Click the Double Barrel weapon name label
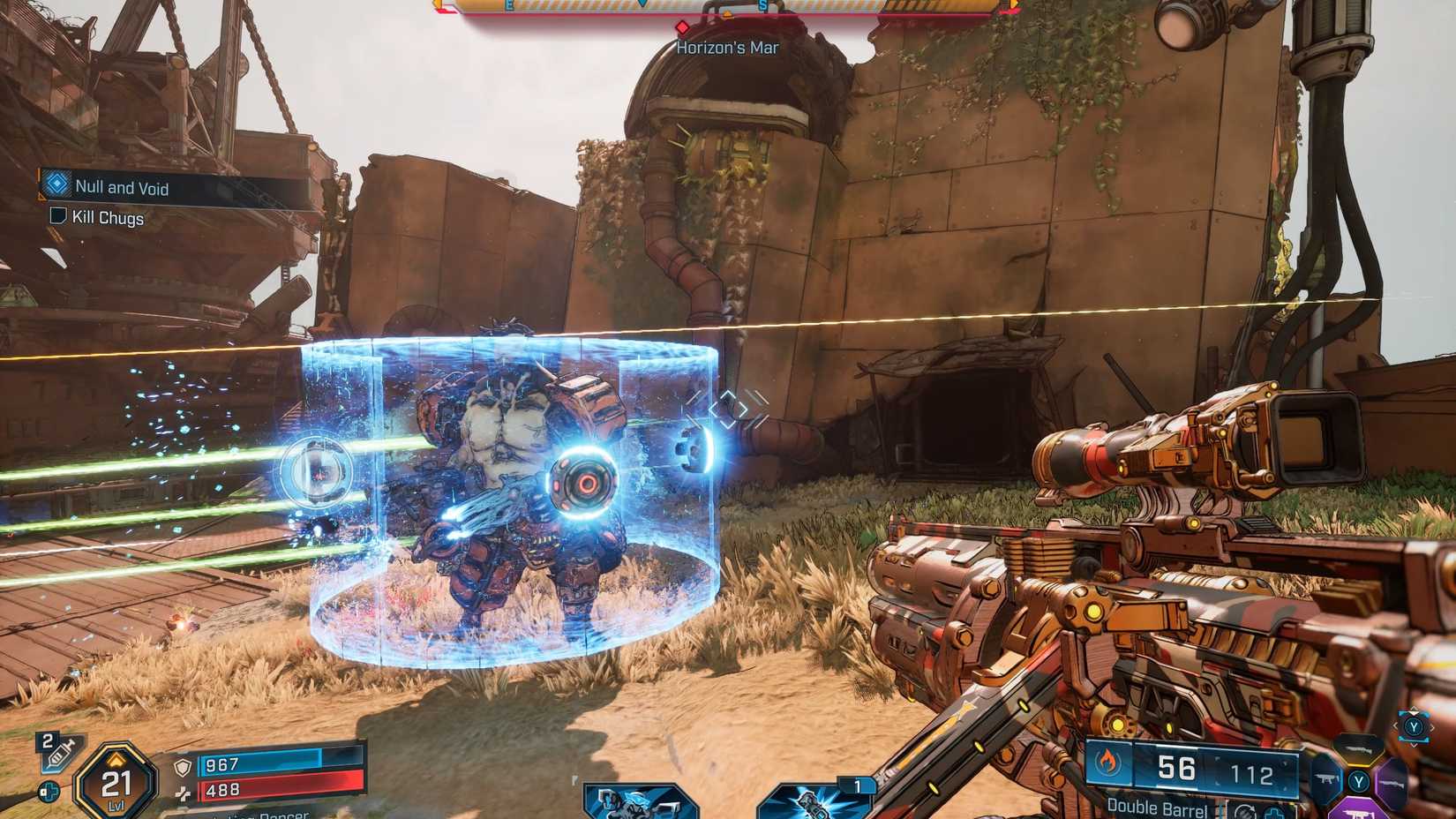Image resolution: width=1456 pixels, height=819 pixels. [1159, 808]
